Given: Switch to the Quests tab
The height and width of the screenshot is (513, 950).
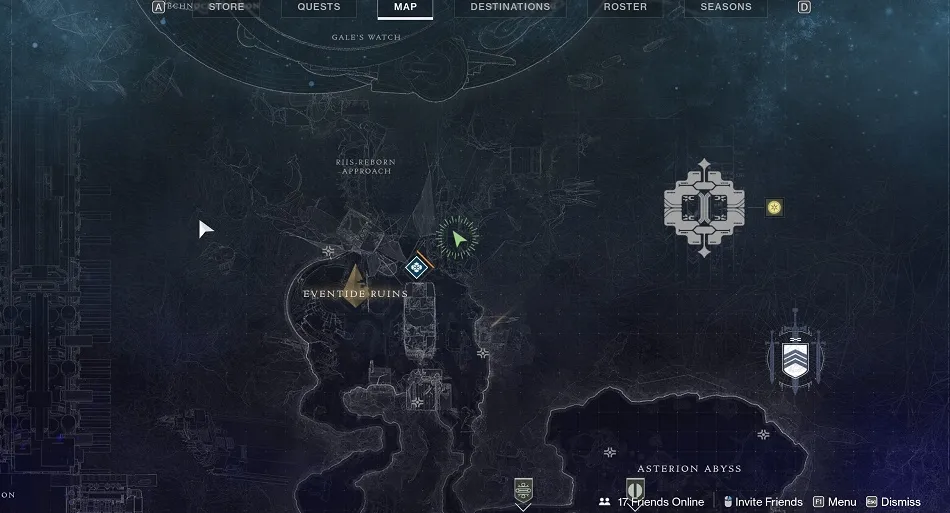Looking at the screenshot, I should click(x=319, y=7).
